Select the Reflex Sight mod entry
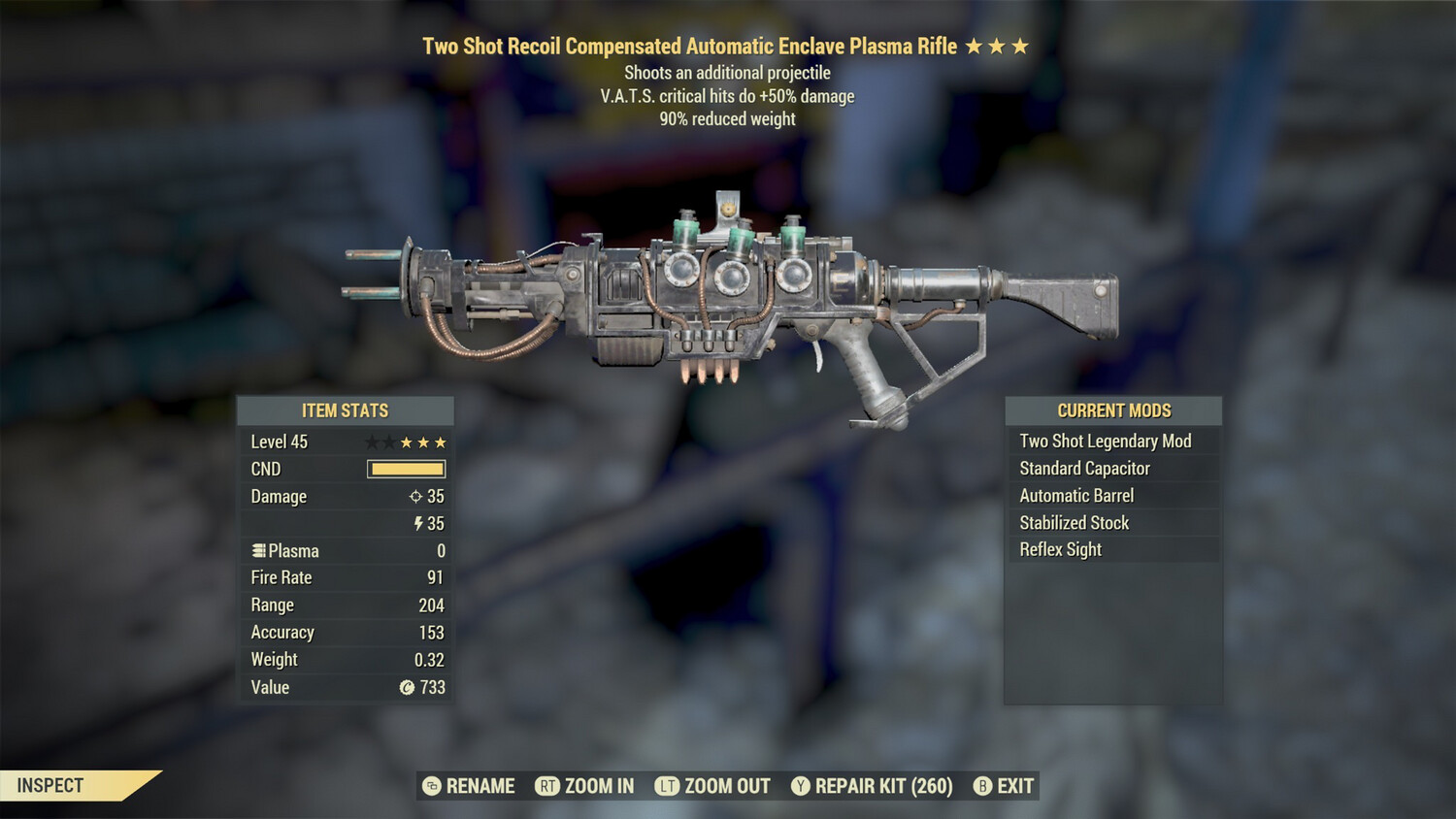Image resolution: width=1456 pixels, height=819 pixels. (x=1059, y=549)
